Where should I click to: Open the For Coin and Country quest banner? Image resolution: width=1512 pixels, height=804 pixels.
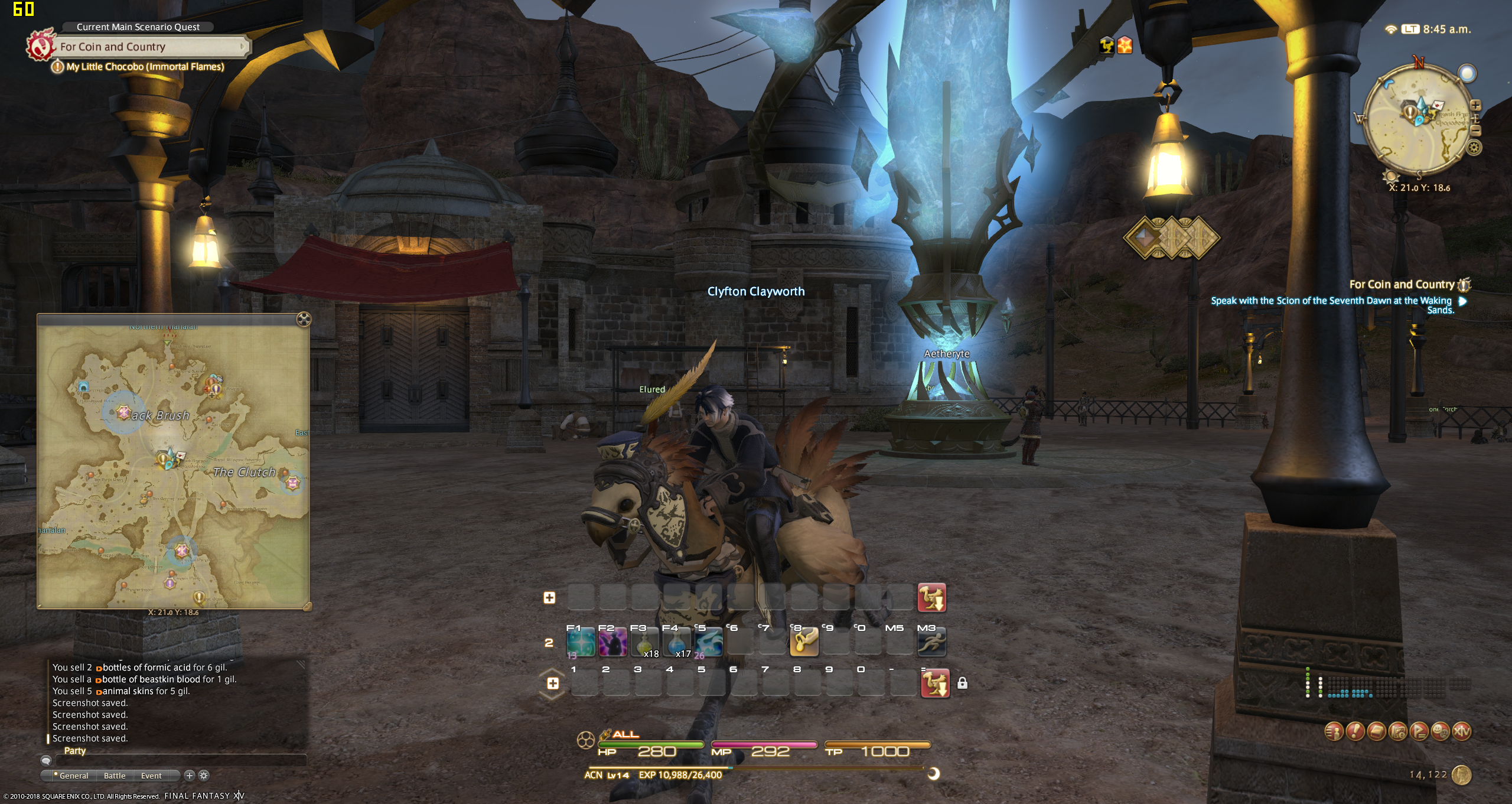(x=151, y=47)
